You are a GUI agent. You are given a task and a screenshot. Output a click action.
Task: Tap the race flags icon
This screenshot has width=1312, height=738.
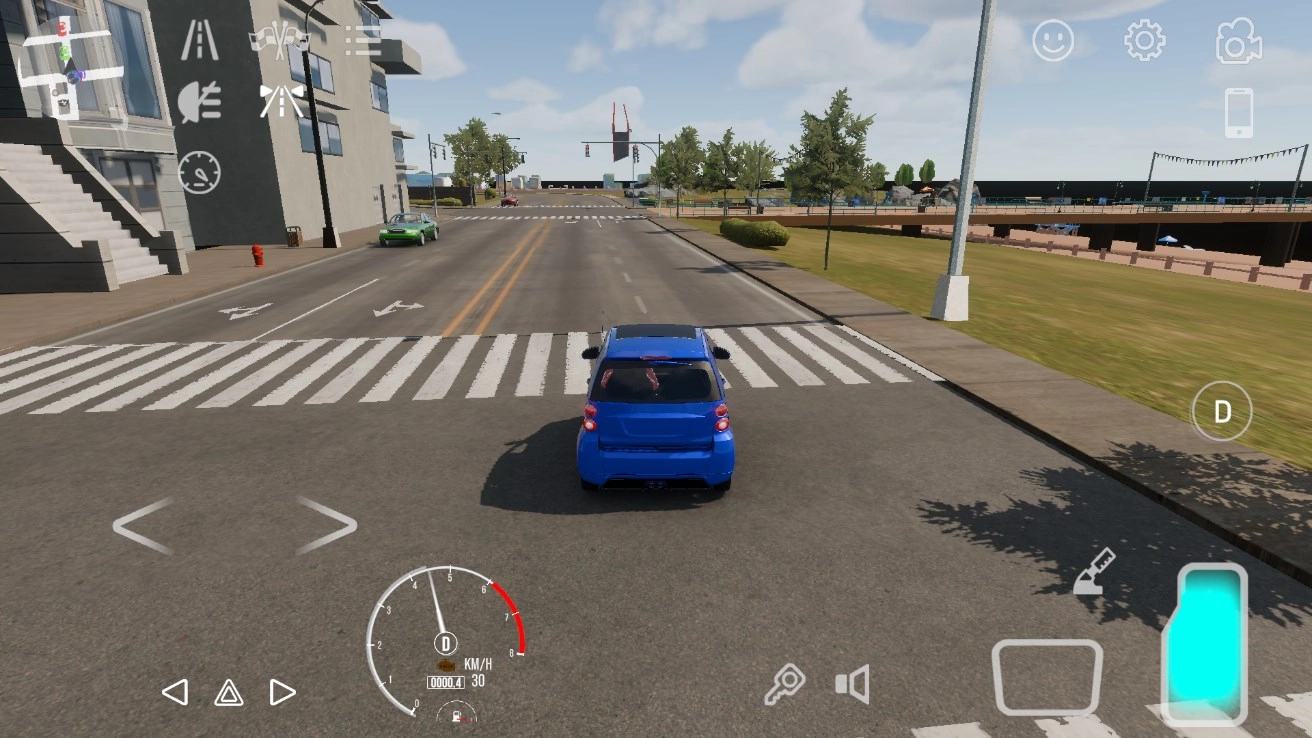pos(281,38)
